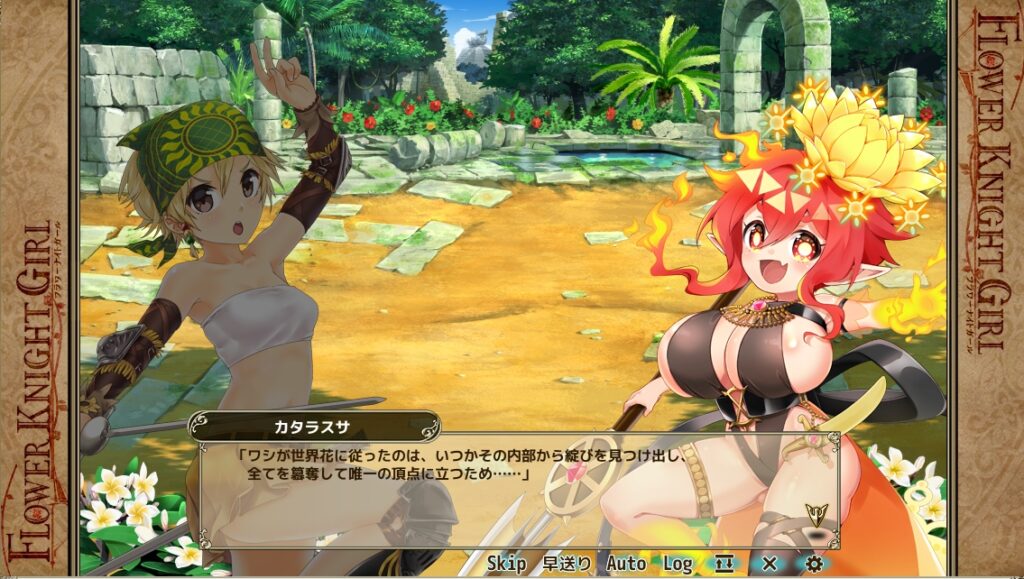Open settings via the gear icon
This screenshot has height=579, width=1024.
[814, 564]
